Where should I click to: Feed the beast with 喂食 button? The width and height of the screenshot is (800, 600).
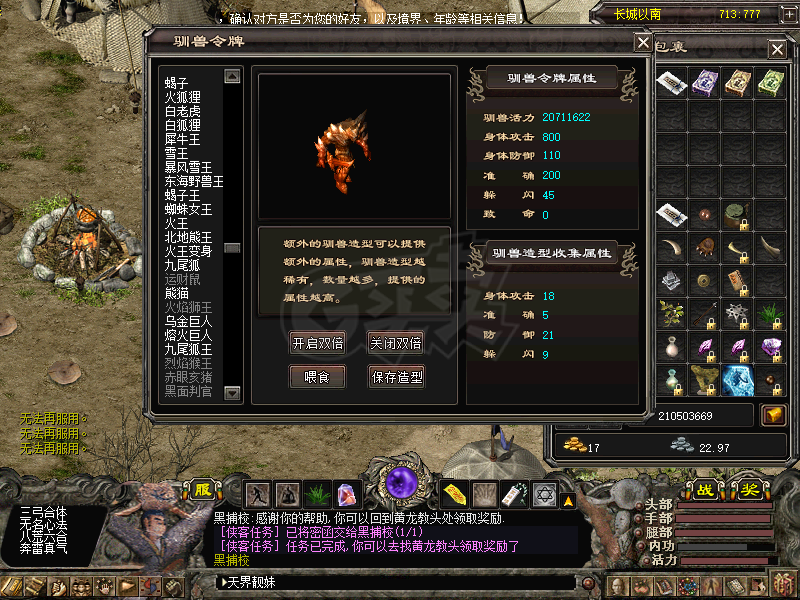click(317, 377)
